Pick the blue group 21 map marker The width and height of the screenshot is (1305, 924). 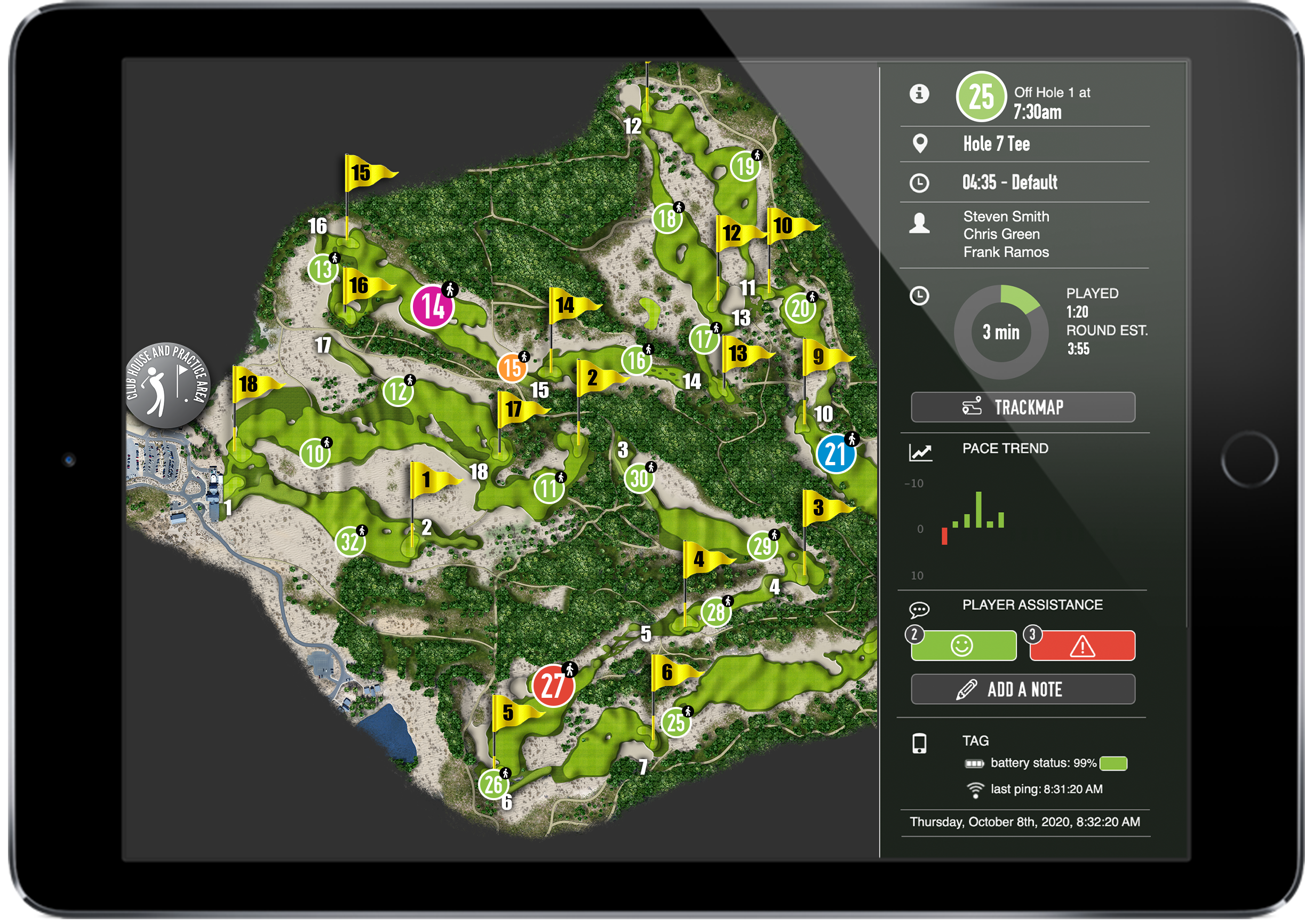[835, 454]
